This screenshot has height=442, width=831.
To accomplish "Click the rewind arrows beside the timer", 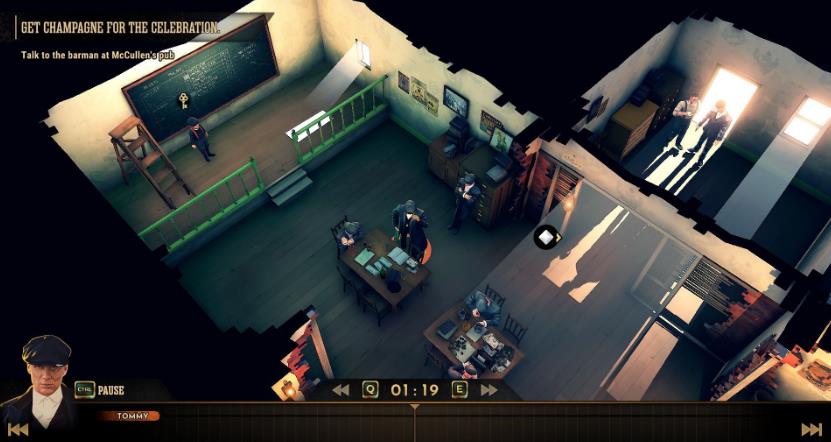I will [341, 390].
